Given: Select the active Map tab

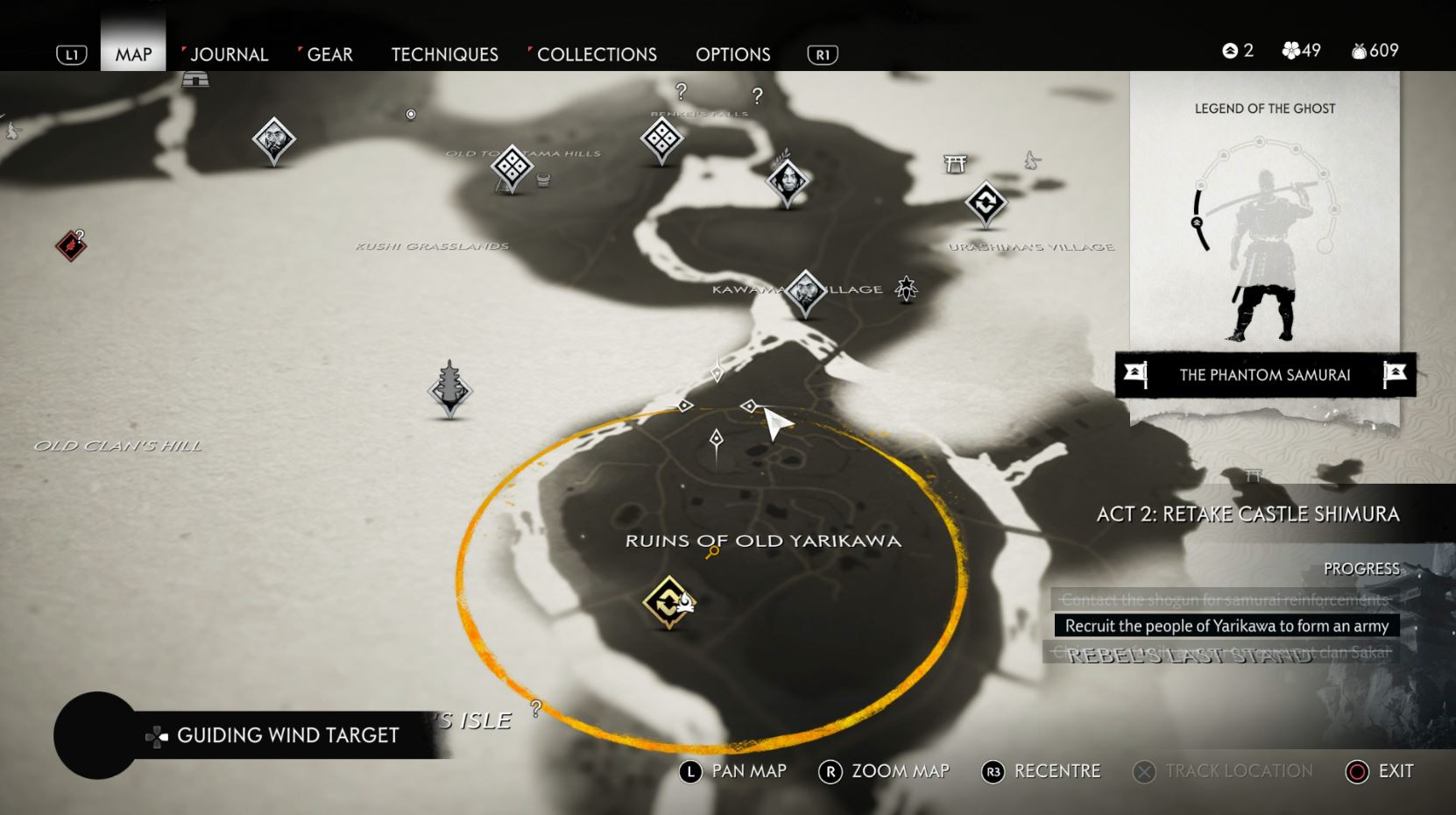Looking at the screenshot, I should click(x=133, y=54).
